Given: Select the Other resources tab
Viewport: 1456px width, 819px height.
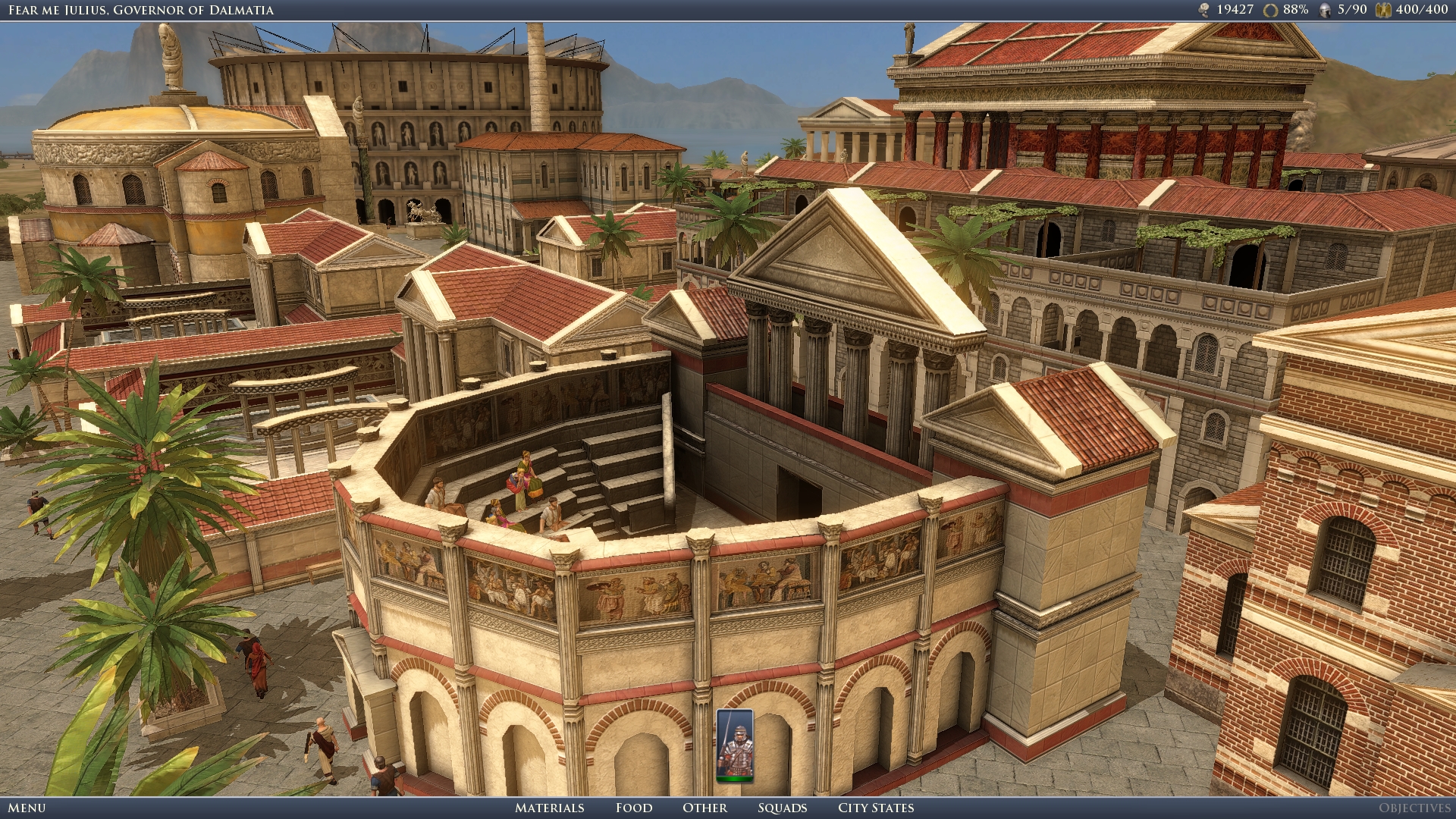Looking at the screenshot, I should [705, 808].
